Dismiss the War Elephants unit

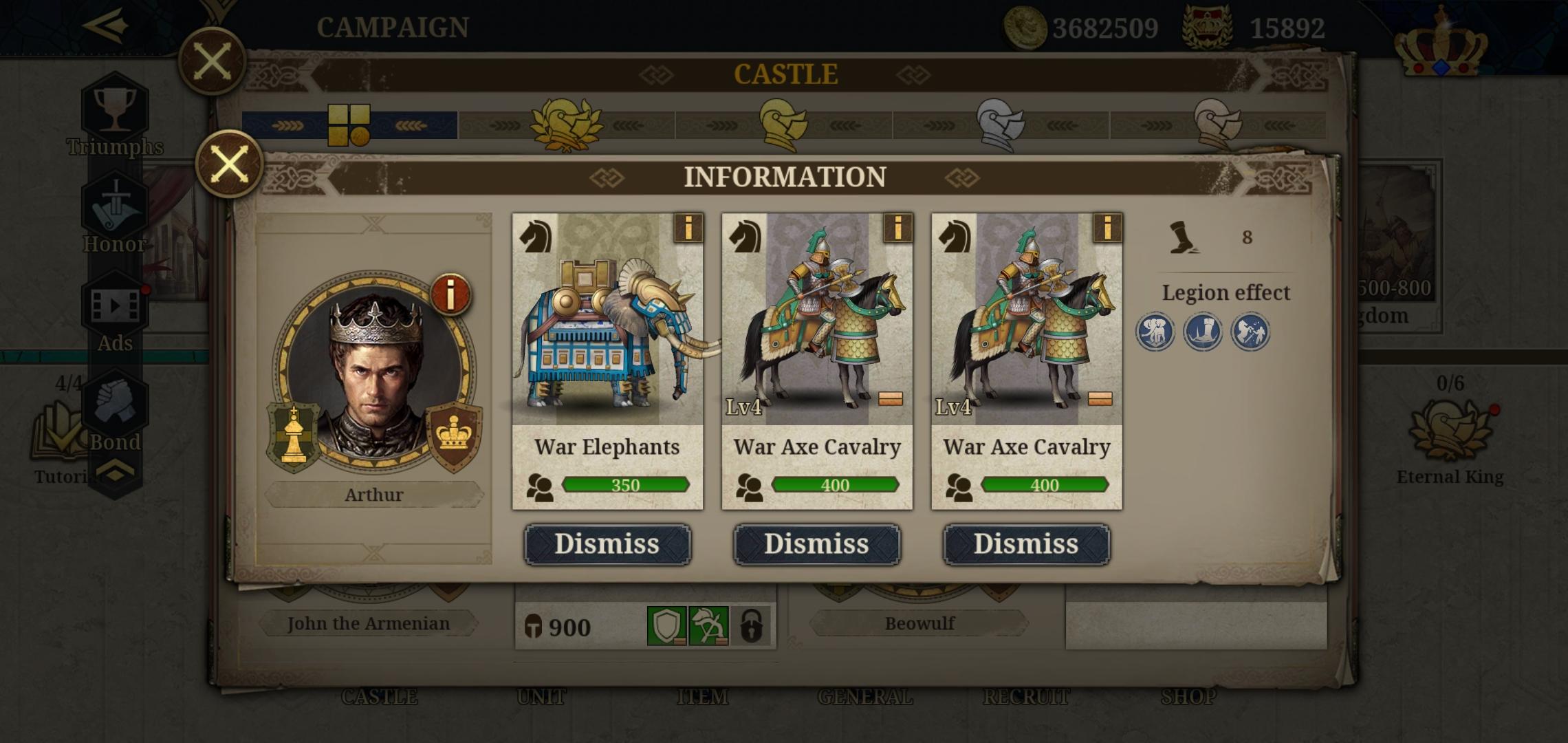(608, 543)
